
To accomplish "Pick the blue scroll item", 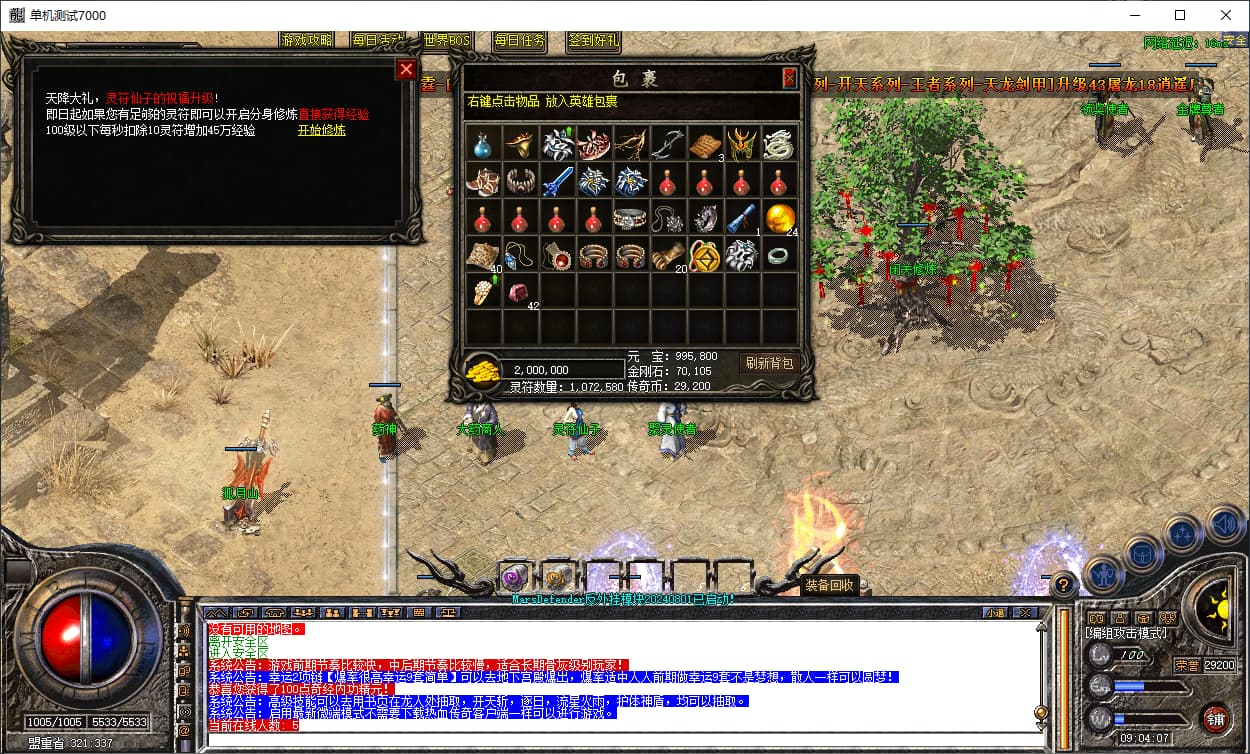I will coord(742,217).
